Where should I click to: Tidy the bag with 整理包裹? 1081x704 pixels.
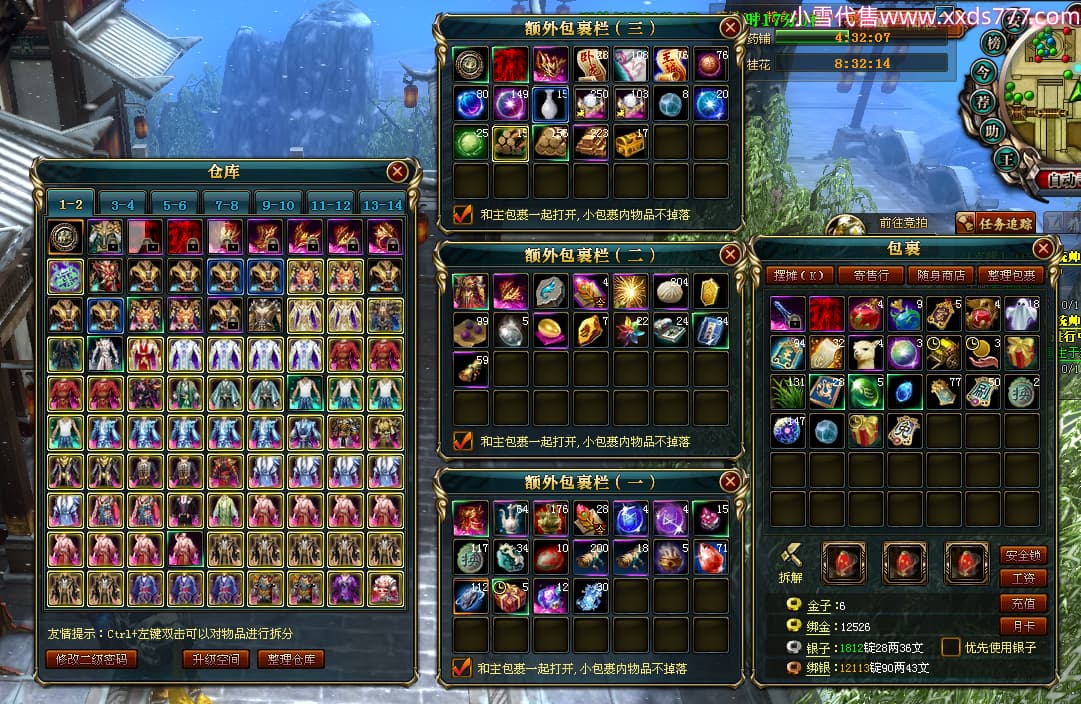1012,275
